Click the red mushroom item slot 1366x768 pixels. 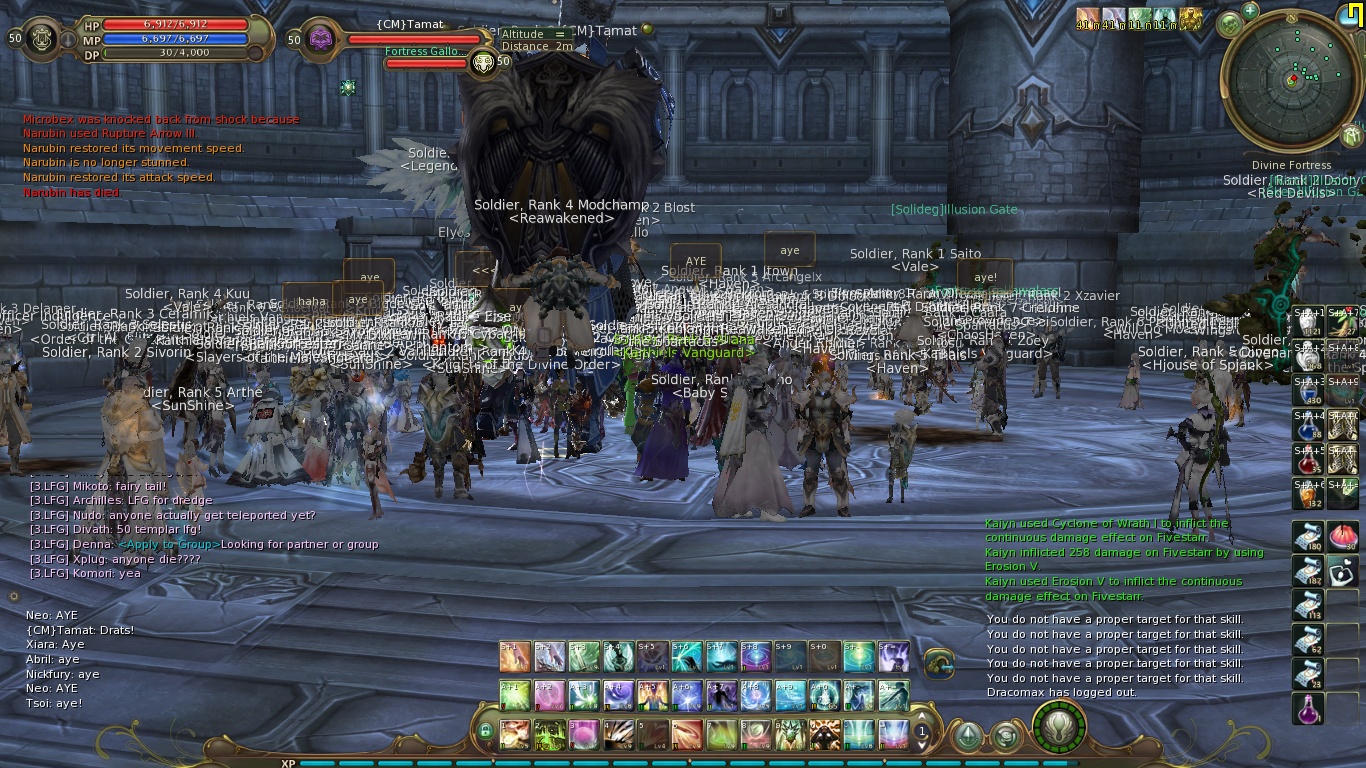[1343, 537]
